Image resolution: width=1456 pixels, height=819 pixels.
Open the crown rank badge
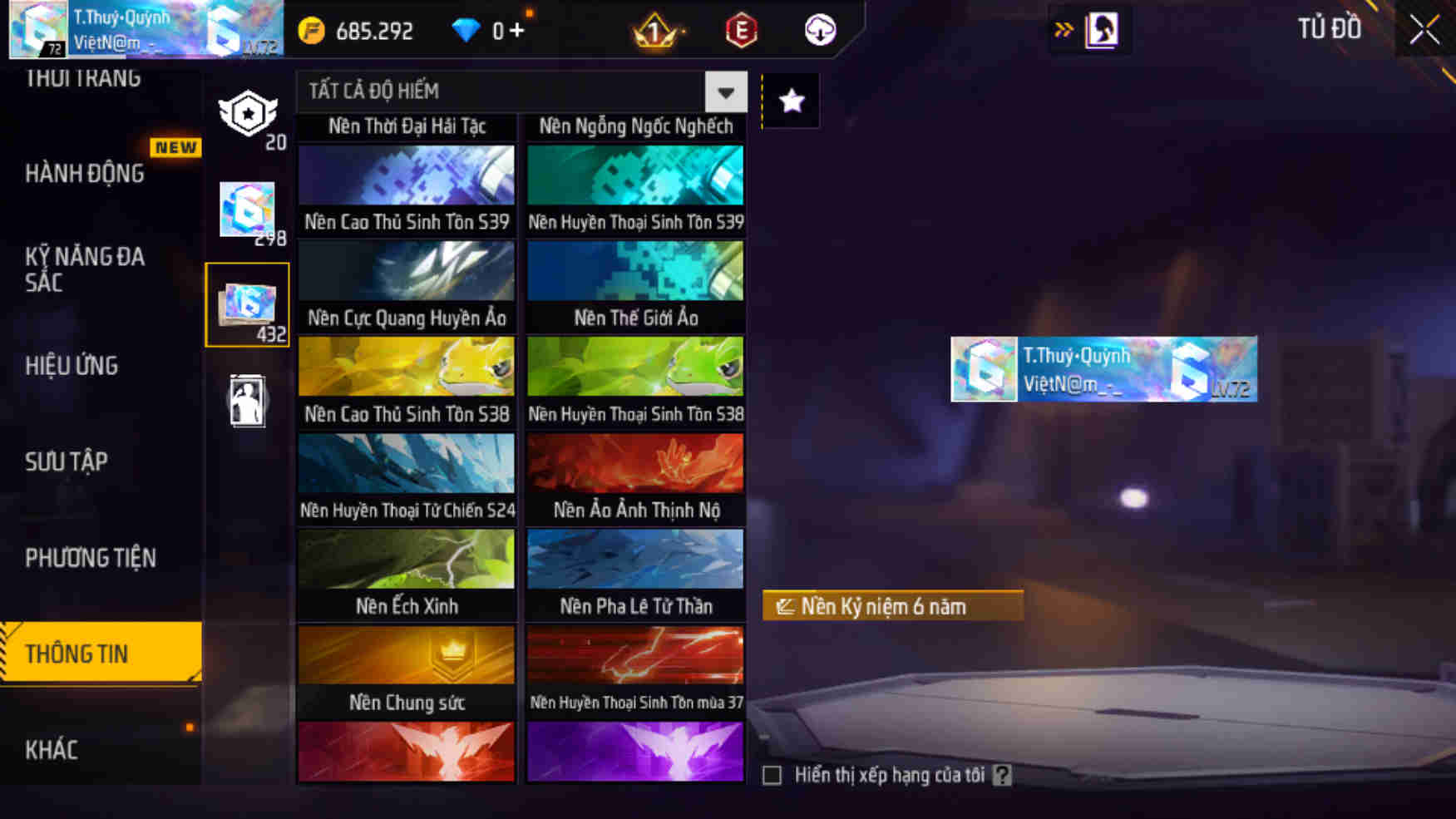point(654,30)
